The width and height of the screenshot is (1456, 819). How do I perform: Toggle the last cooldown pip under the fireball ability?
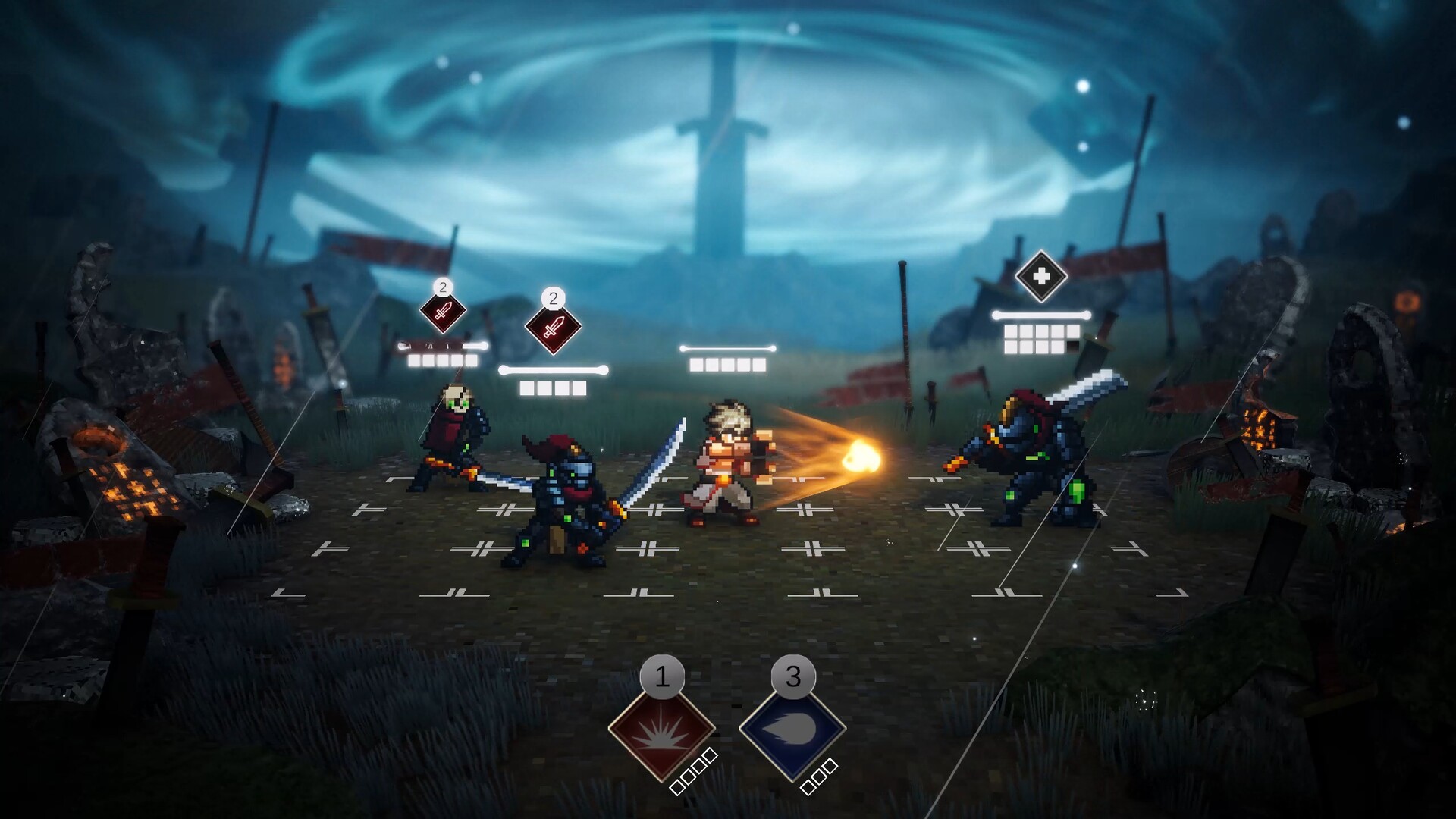click(831, 766)
